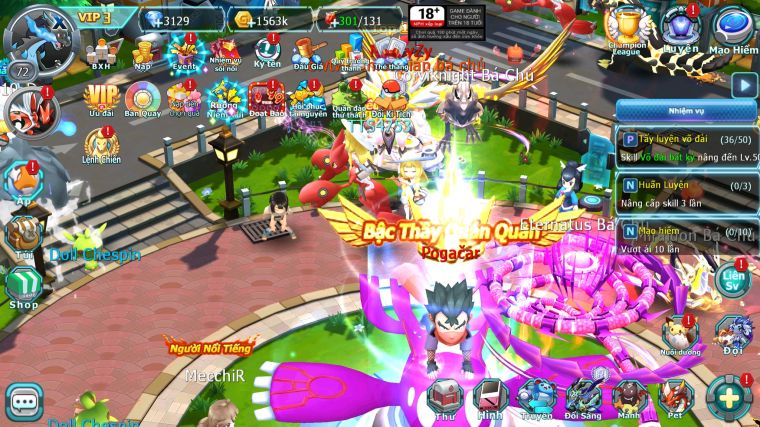
Task: Open the Mạo Hiểm adventure icon
Action: (732, 29)
